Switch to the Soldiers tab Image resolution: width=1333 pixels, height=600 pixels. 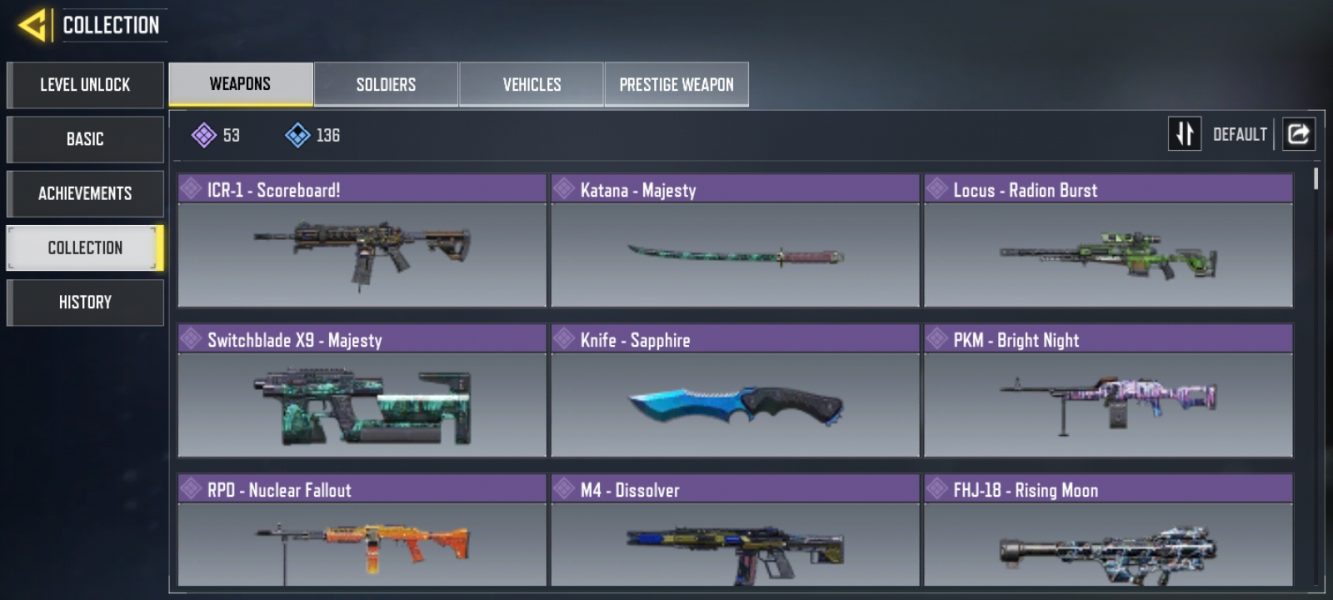pos(386,84)
